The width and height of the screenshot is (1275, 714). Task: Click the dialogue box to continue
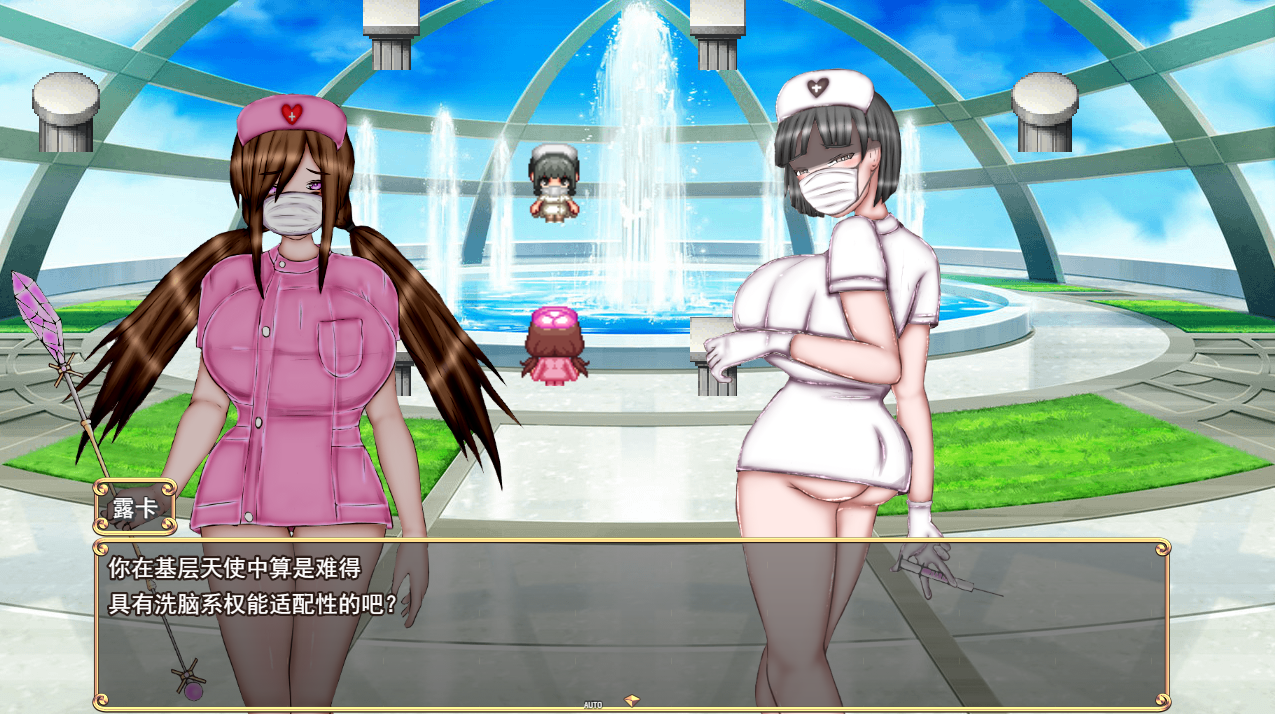[x=630, y=622]
